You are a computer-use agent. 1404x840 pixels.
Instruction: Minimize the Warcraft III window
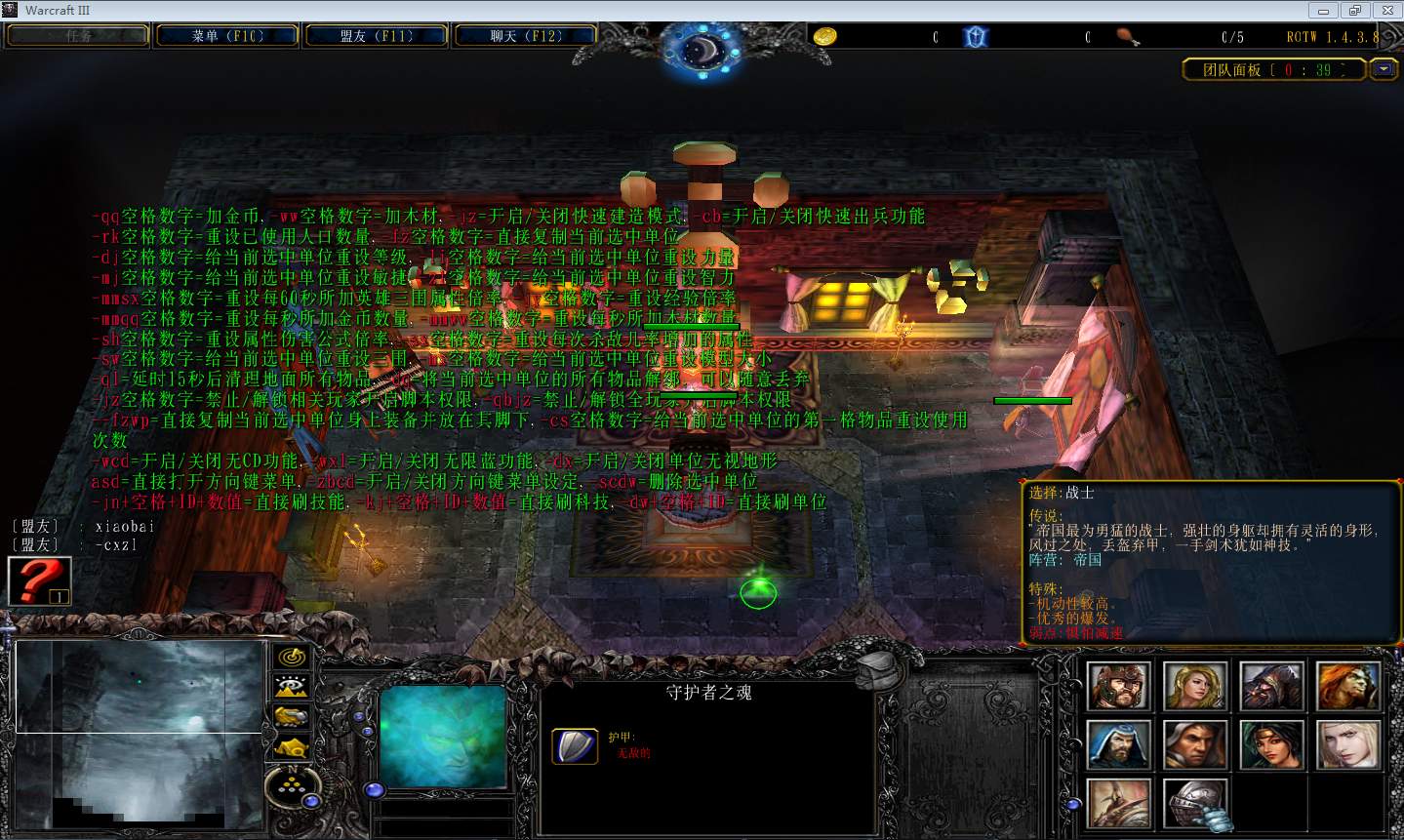pos(1325,10)
